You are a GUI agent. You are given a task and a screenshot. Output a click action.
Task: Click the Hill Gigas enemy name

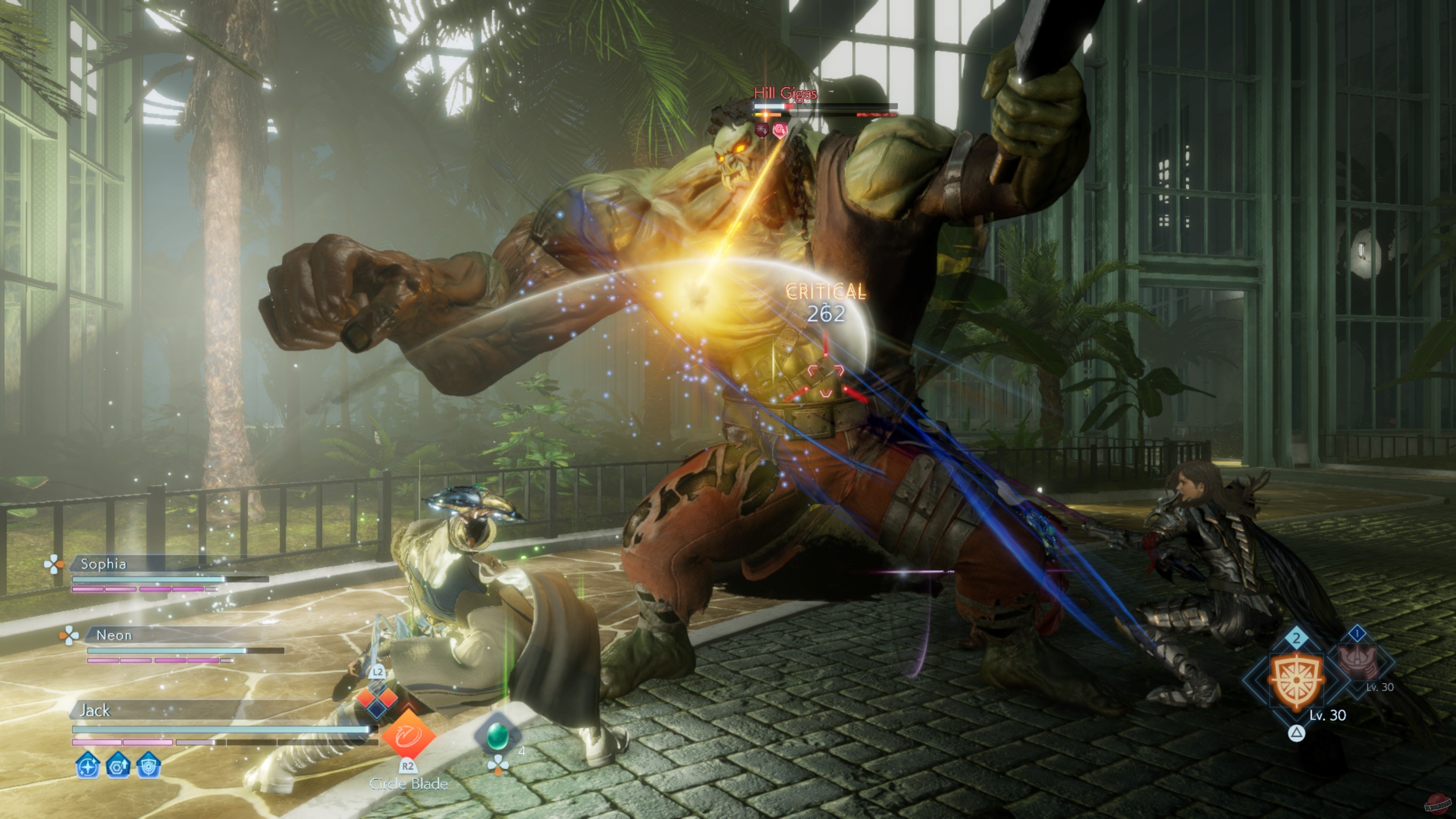coord(786,93)
